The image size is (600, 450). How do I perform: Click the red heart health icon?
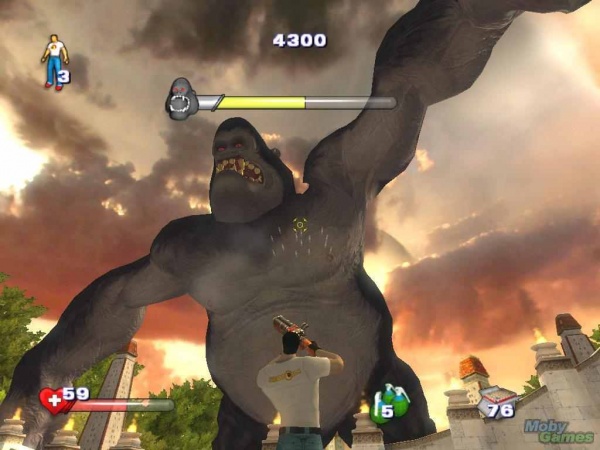tap(52, 400)
